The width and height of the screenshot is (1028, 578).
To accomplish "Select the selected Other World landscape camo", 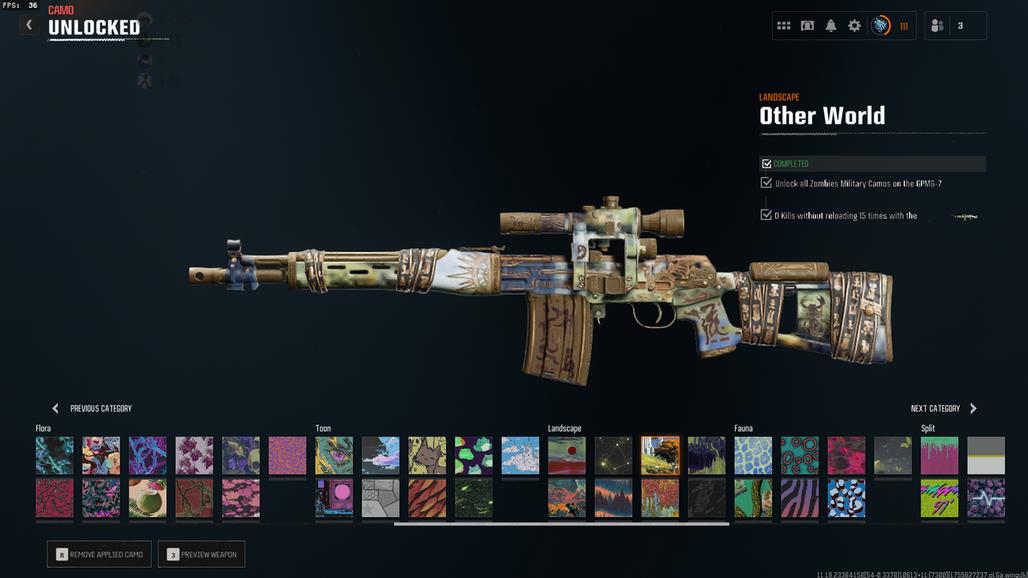I will point(660,455).
